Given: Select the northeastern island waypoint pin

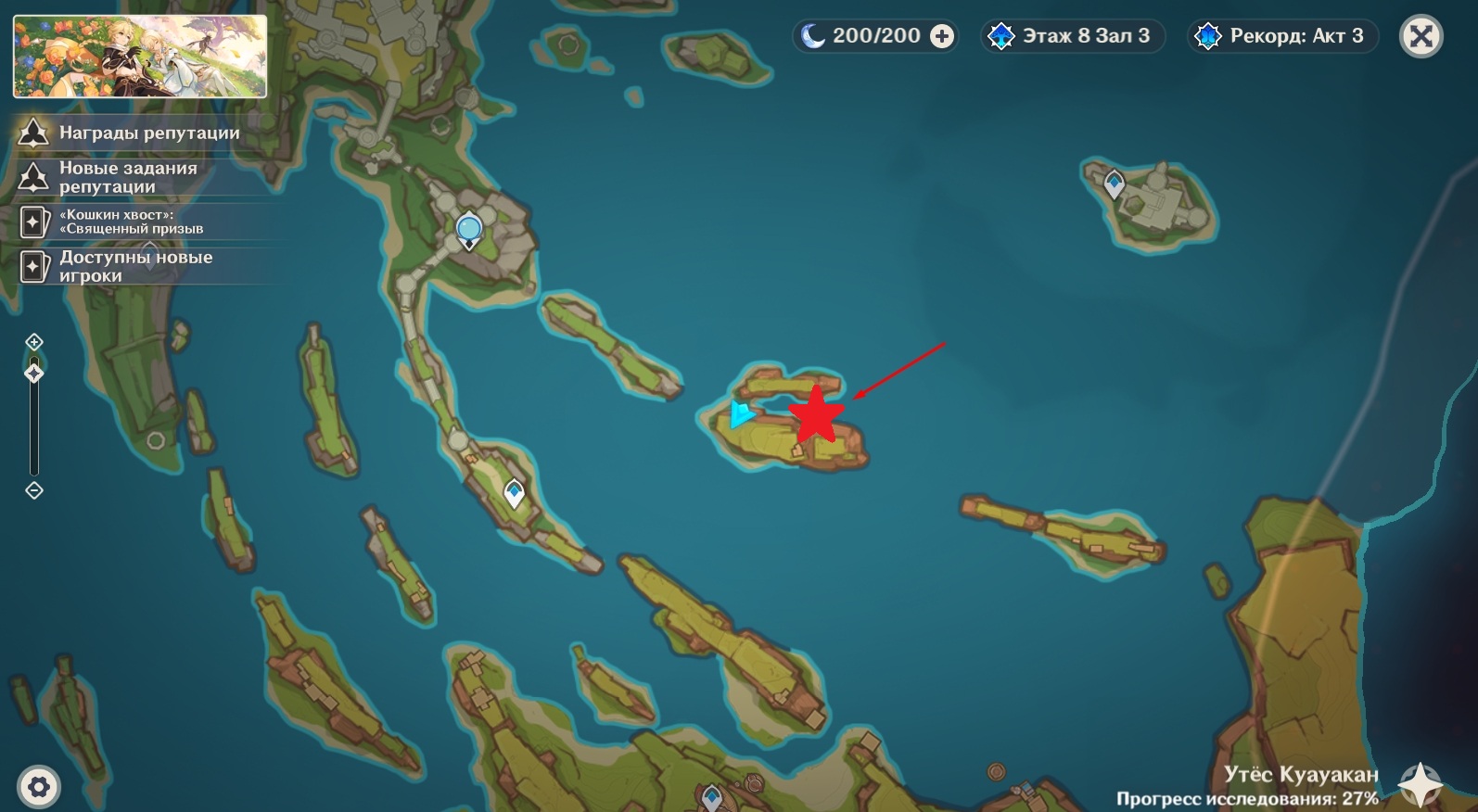Looking at the screenshot, I should click(1115, 183).
